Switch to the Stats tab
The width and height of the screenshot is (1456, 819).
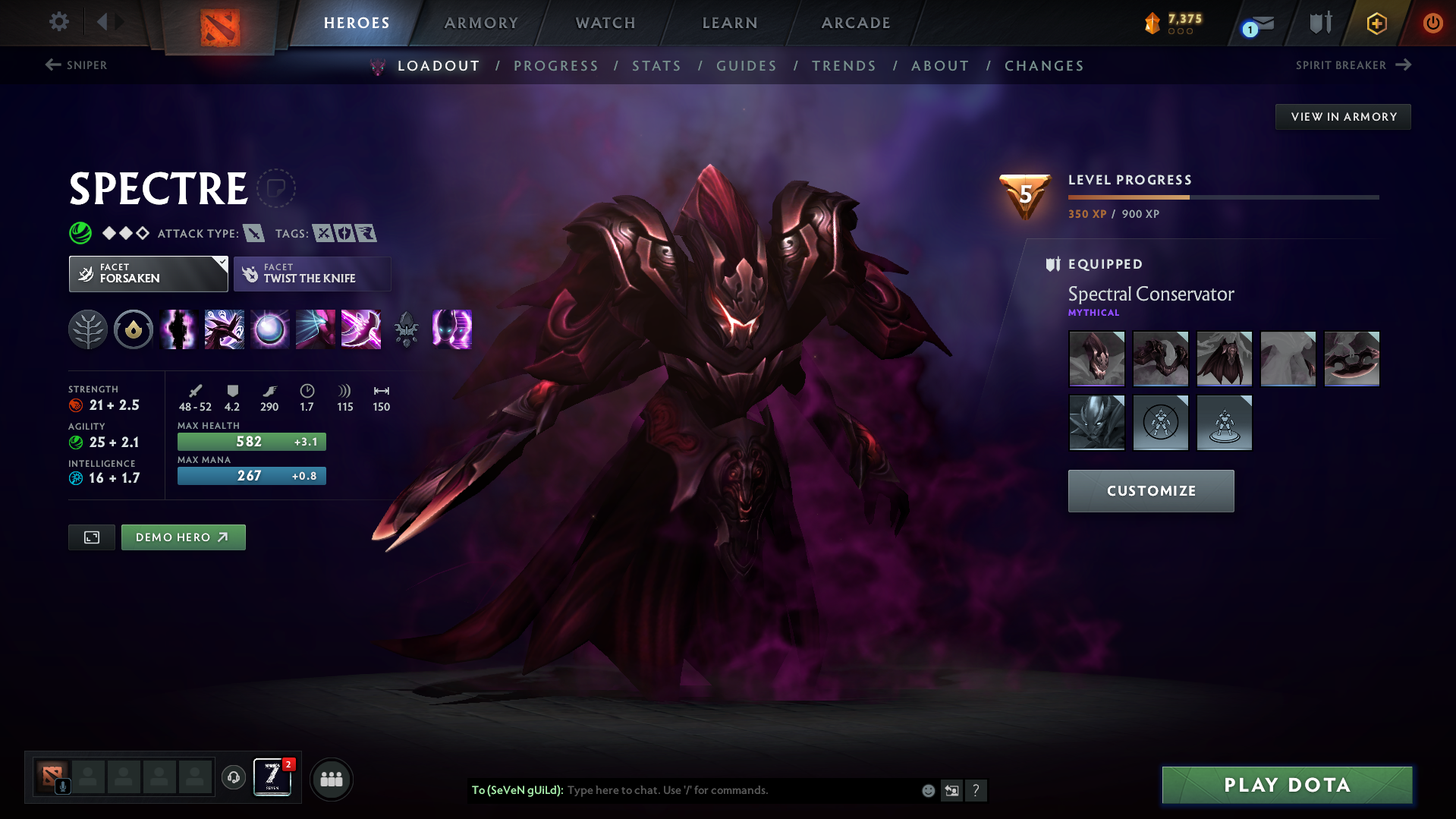click(x=657, y=66)
